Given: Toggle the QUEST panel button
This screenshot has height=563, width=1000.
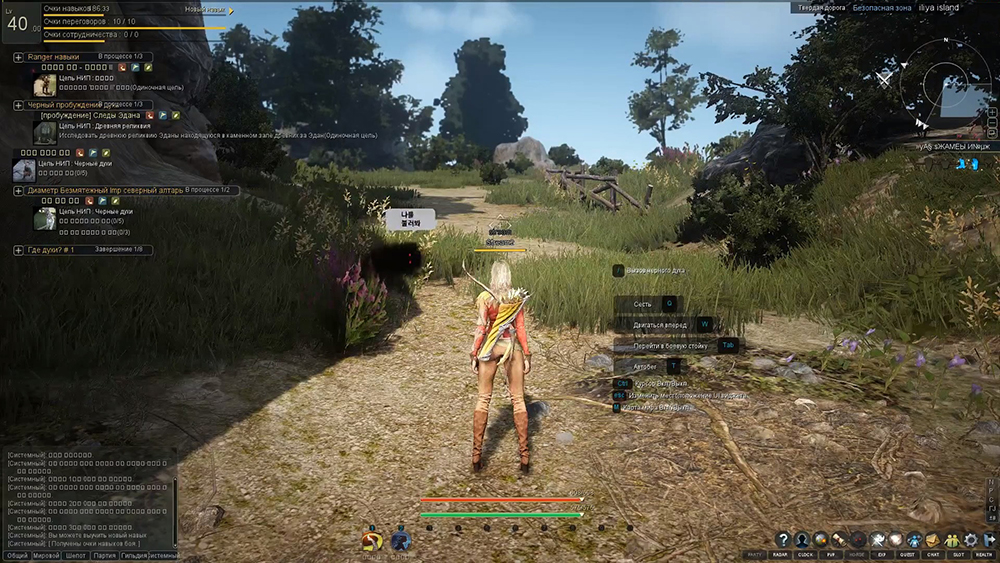Looking at the screenshot, I should [907, 555].
